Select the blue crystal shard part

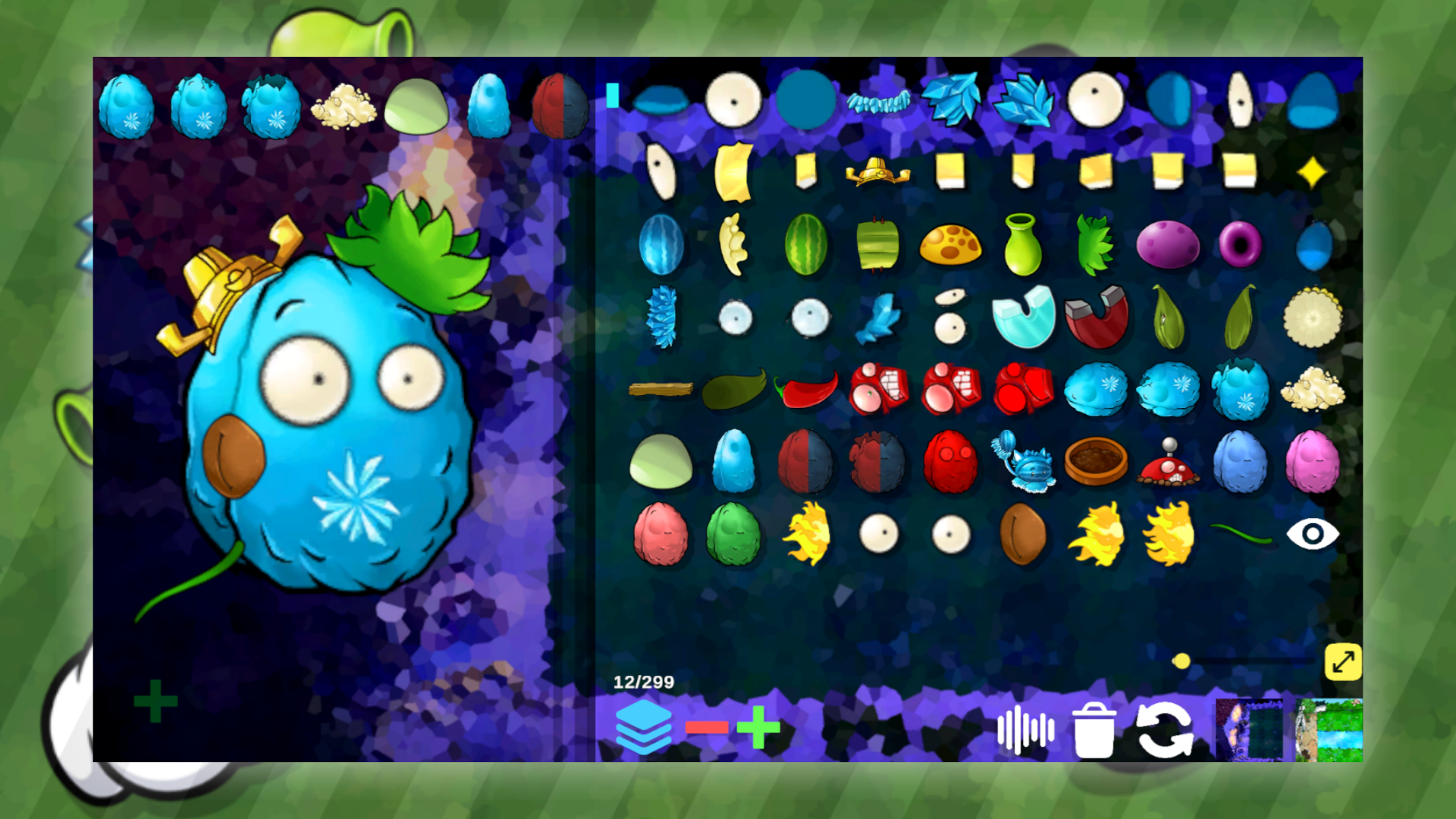coord(951,99)
